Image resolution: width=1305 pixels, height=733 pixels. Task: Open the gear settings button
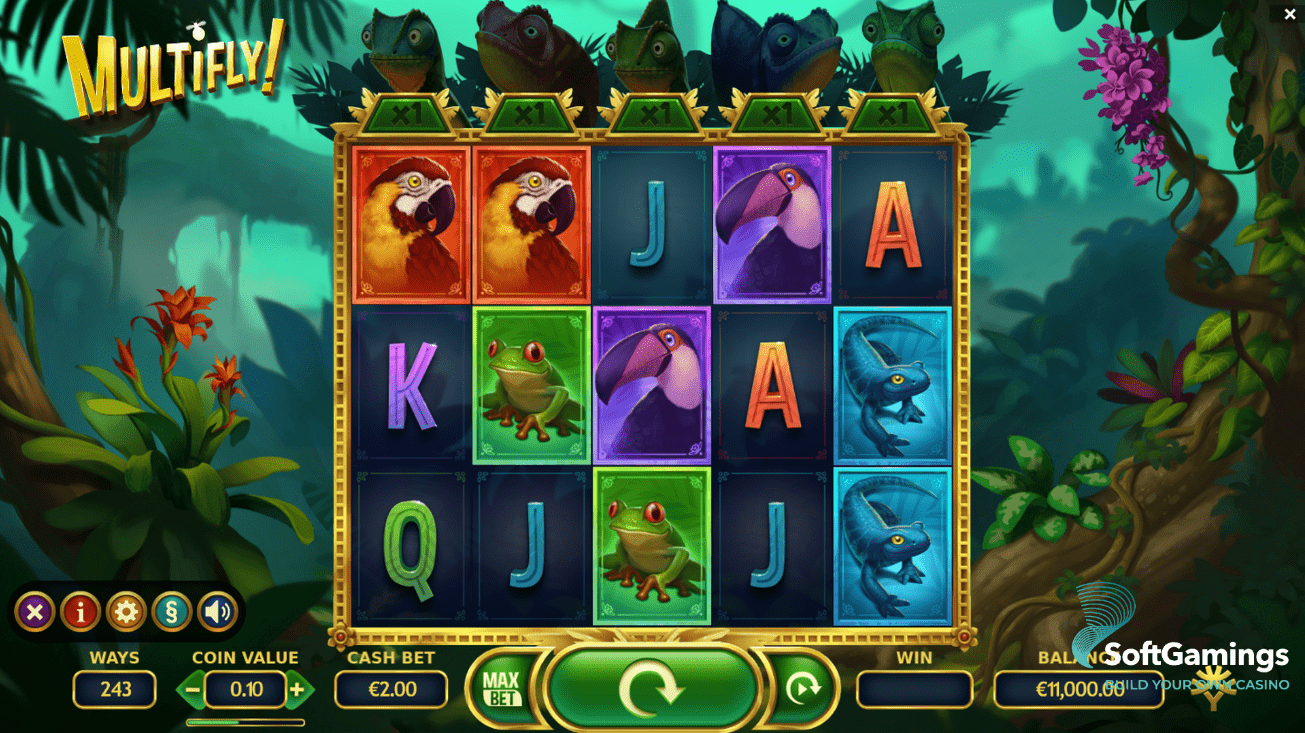126,611
